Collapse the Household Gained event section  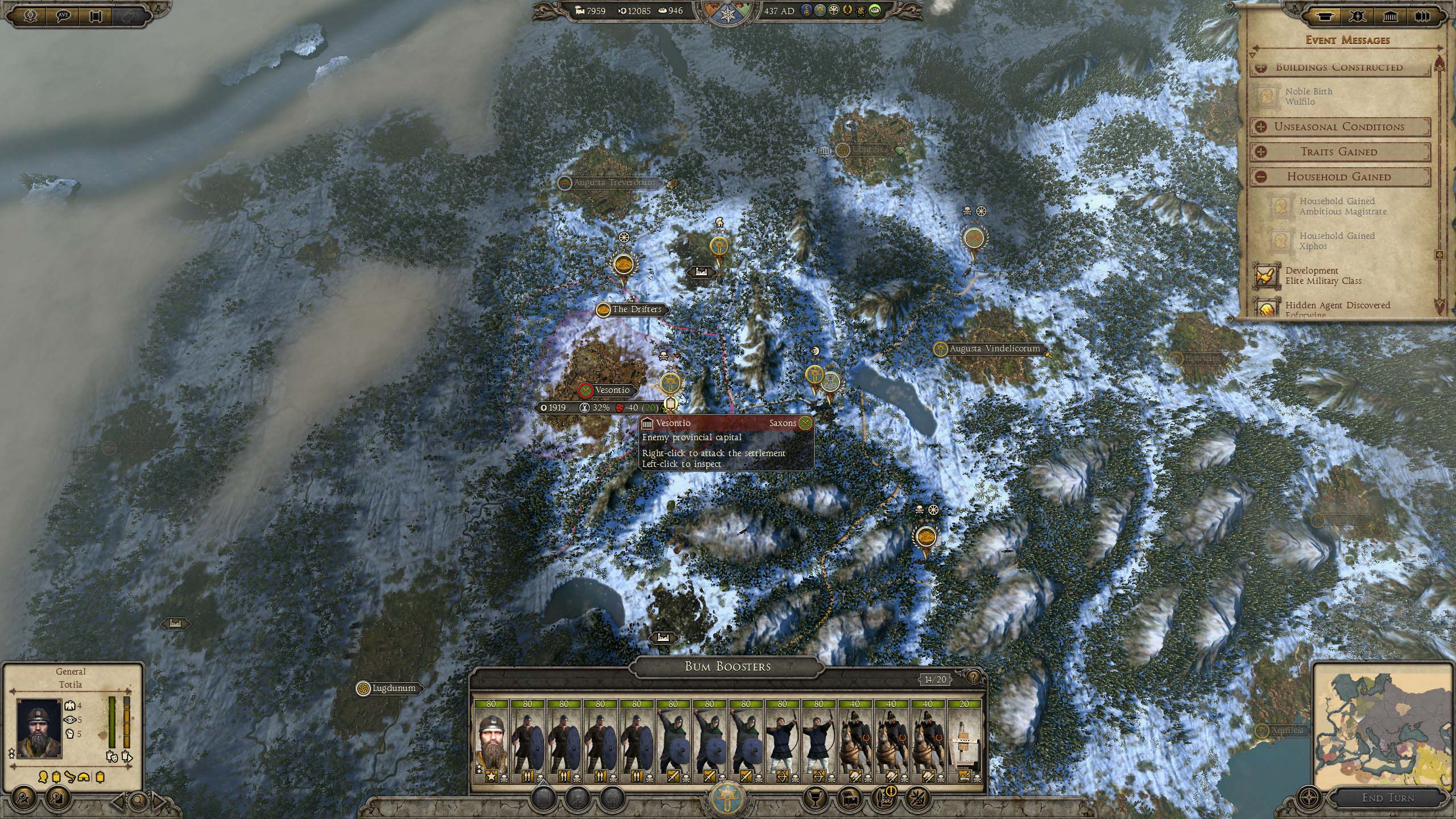[x=1260, y=177]
